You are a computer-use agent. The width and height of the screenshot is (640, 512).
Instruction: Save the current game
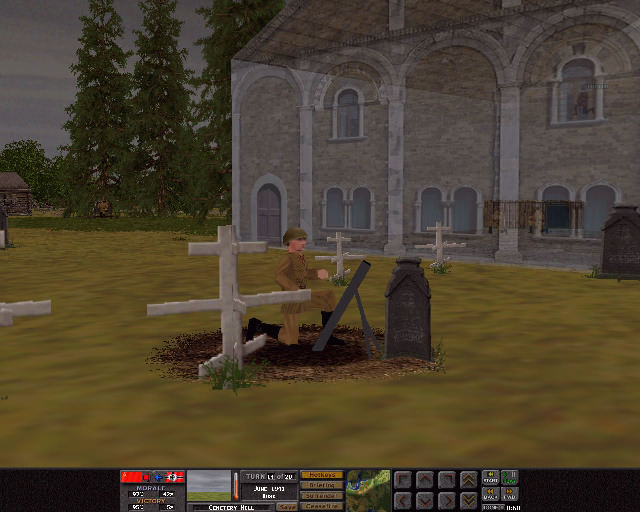point(287,507)
